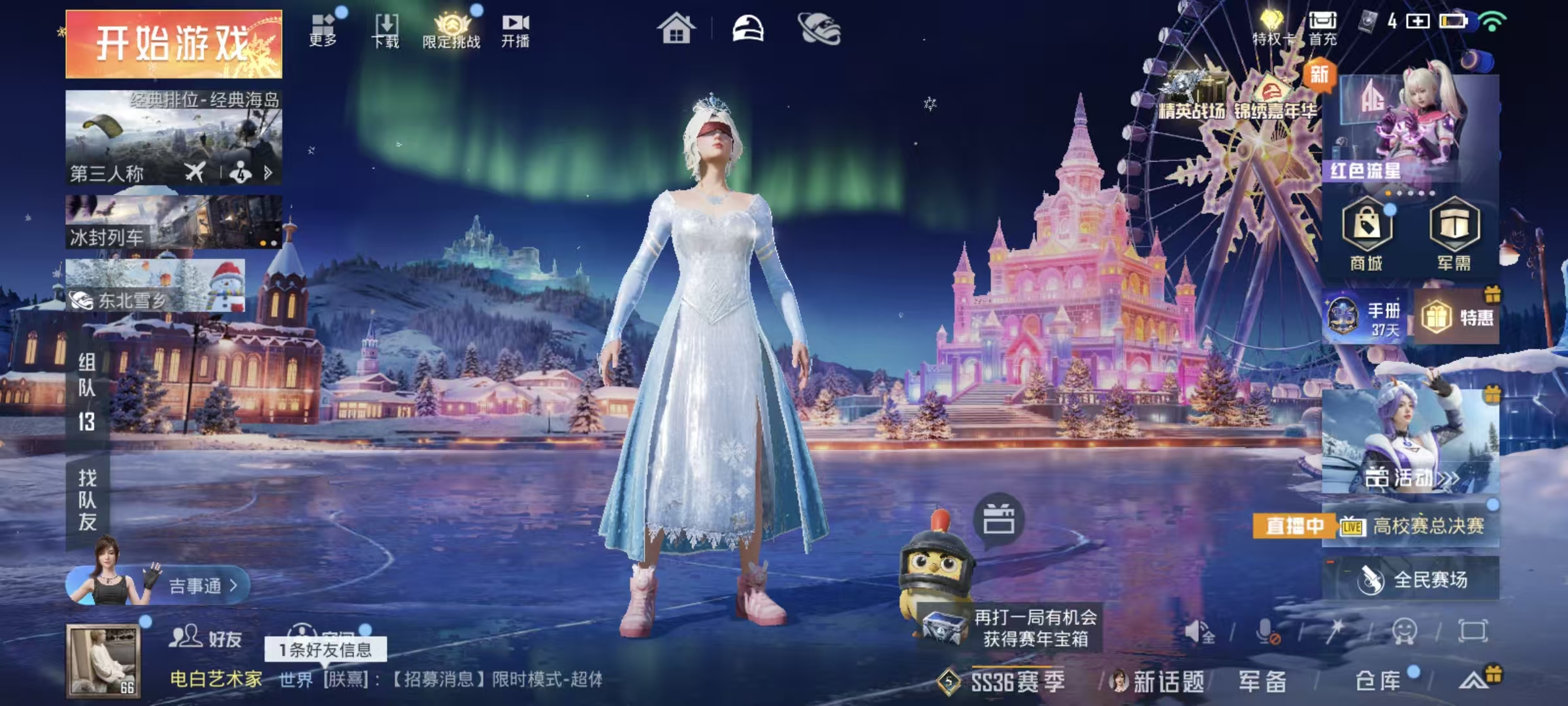Open the 东北雪乡 event banner
The image size is (1568, 706).
tap(155, 286)
